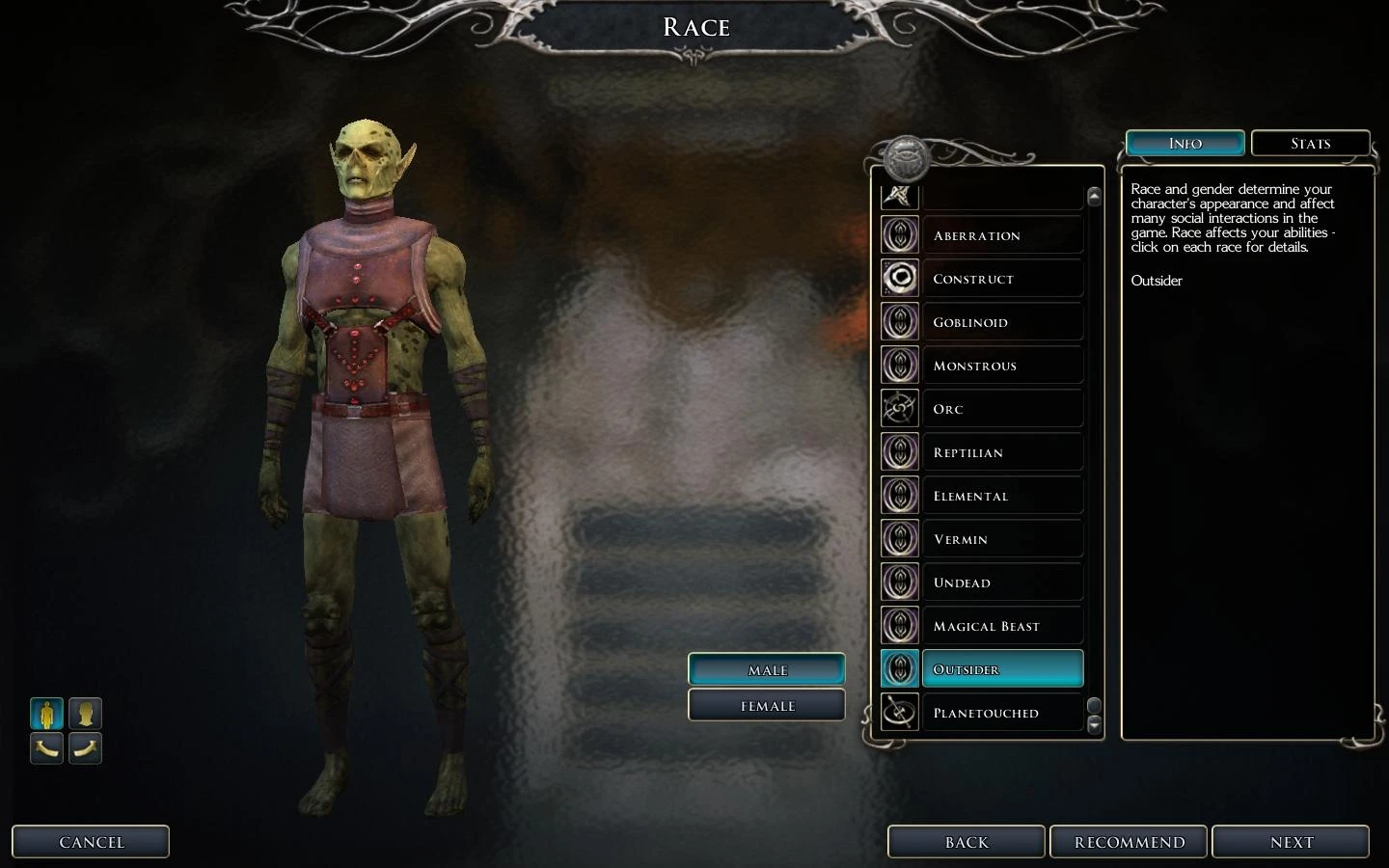
Task: Select the Reptilian race icon
Action: 899,451
